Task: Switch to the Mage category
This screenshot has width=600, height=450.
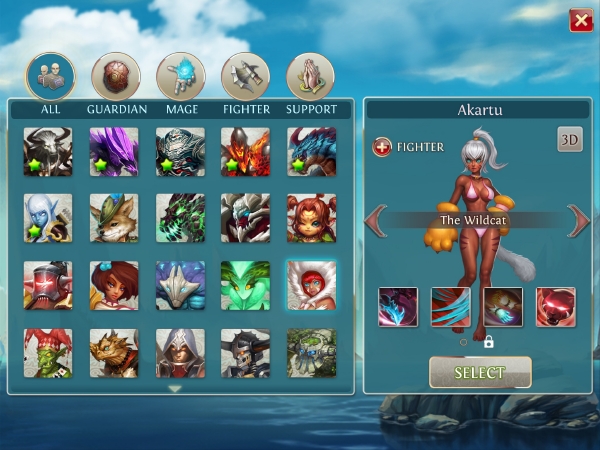Action: point(181,75)
